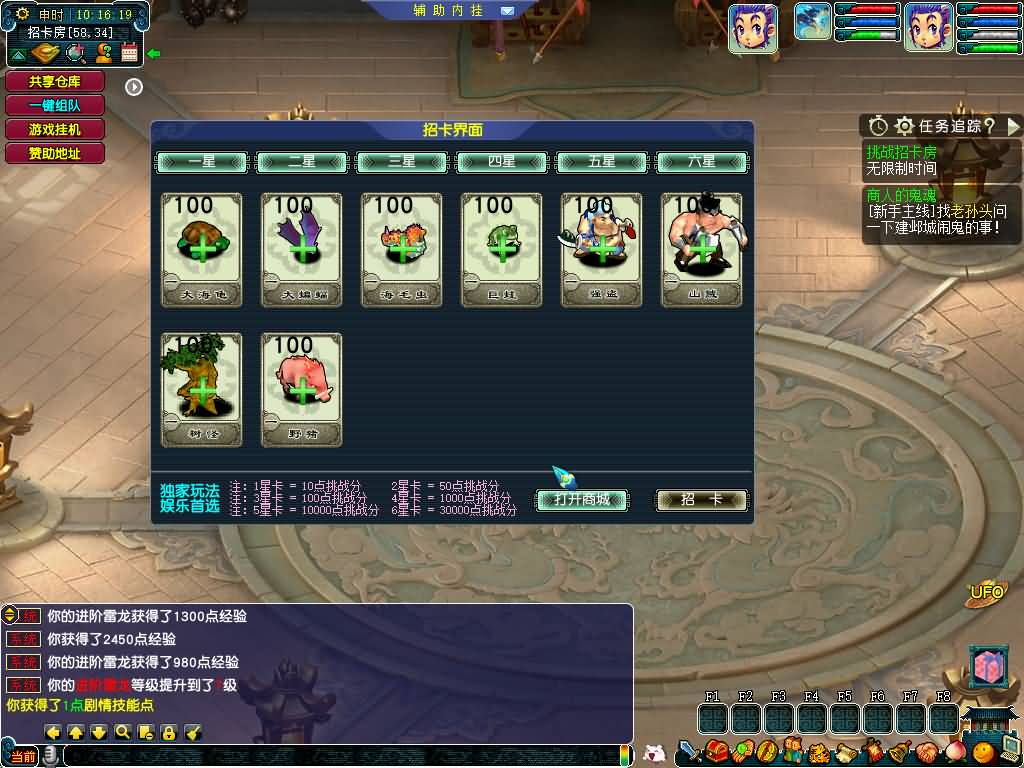Screen dimensions: 1024x768
Task: Switch to the 二星 two-star tab
Action: (302, 162)
